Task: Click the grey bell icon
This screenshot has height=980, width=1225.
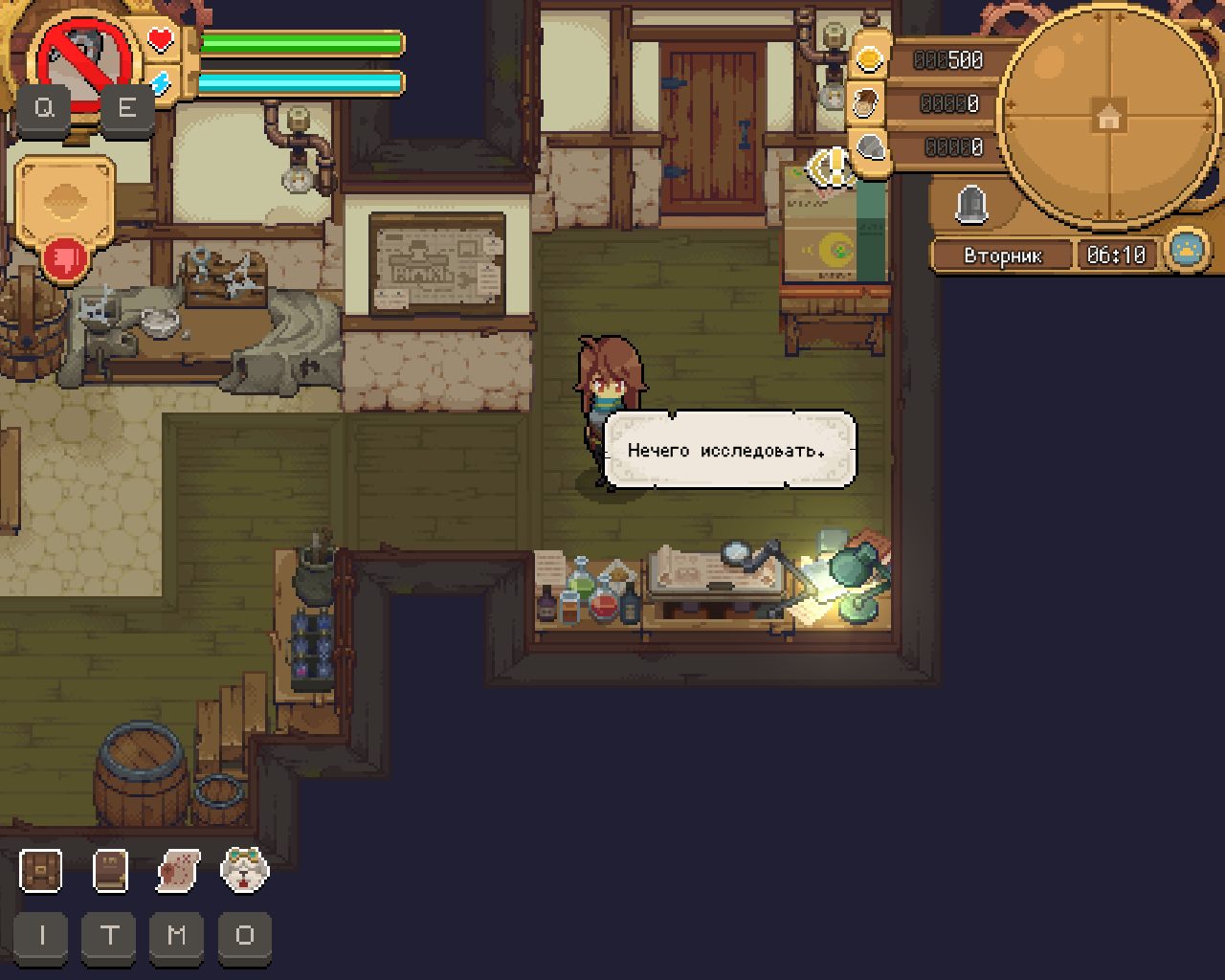Action: 971,203
